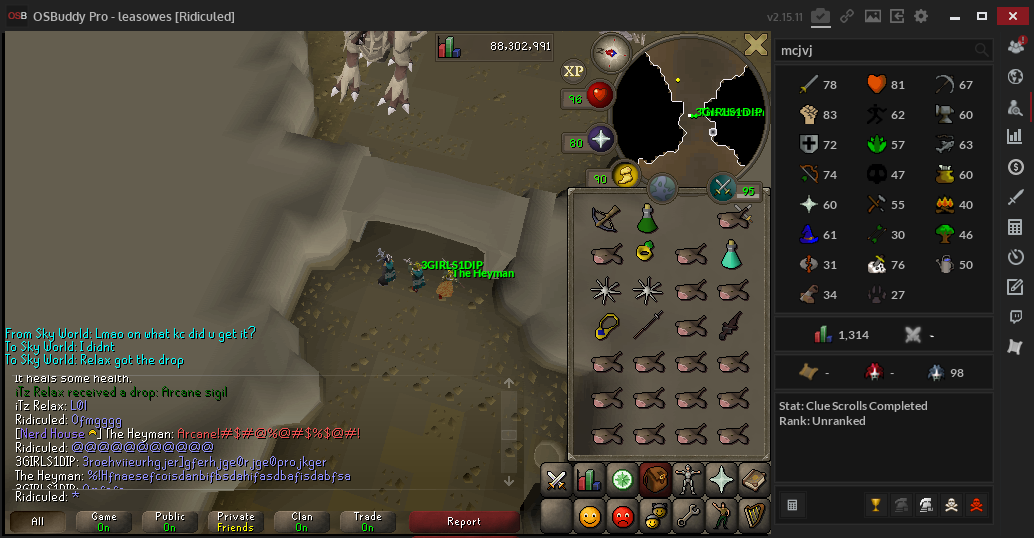Show the Music Player harp tab
Image resolution: width=1034 pixels, height=538 pixels.
pos(753,517)
